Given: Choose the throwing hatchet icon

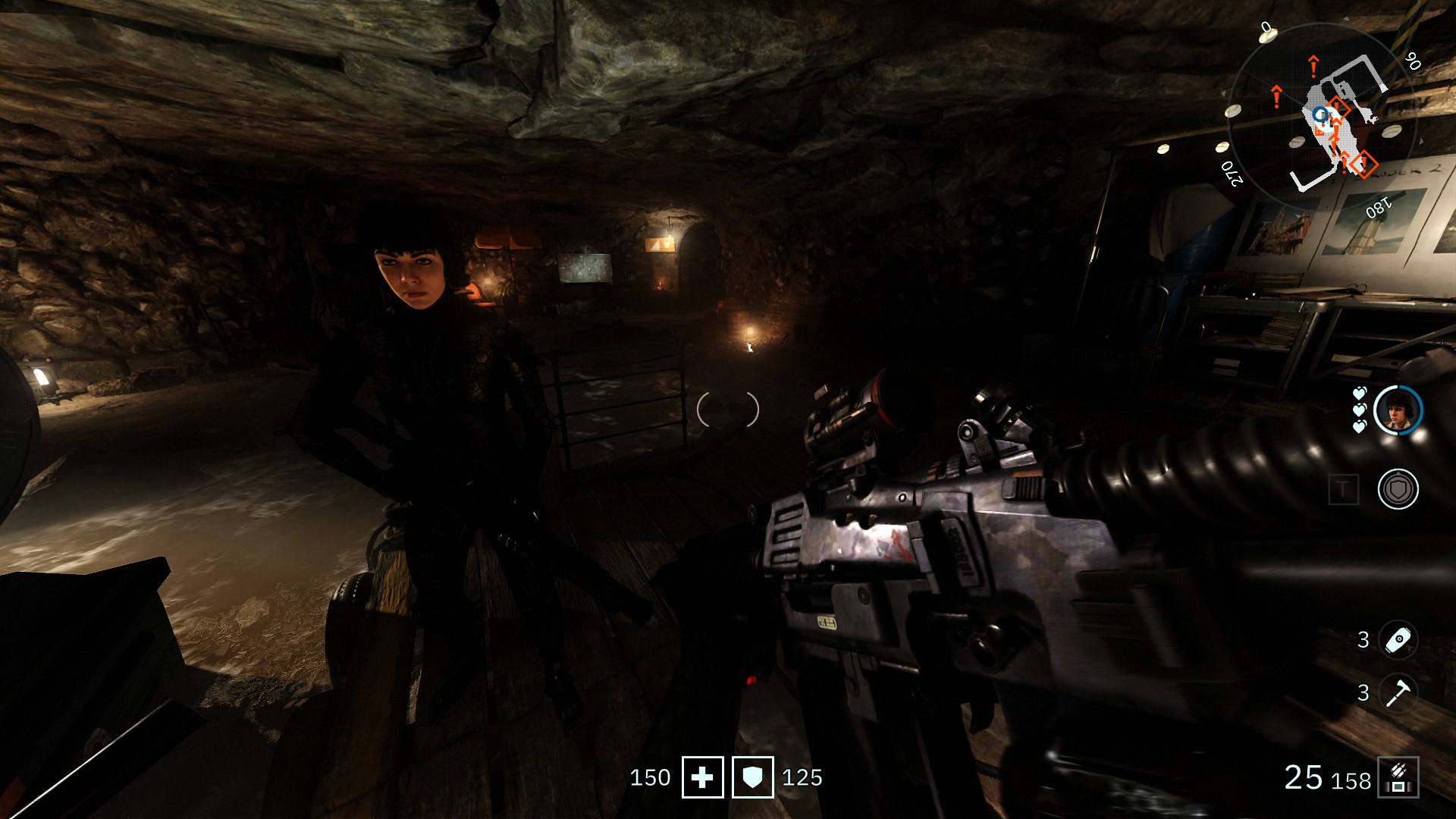Looking at the screenshot, I should (1398, 692).
